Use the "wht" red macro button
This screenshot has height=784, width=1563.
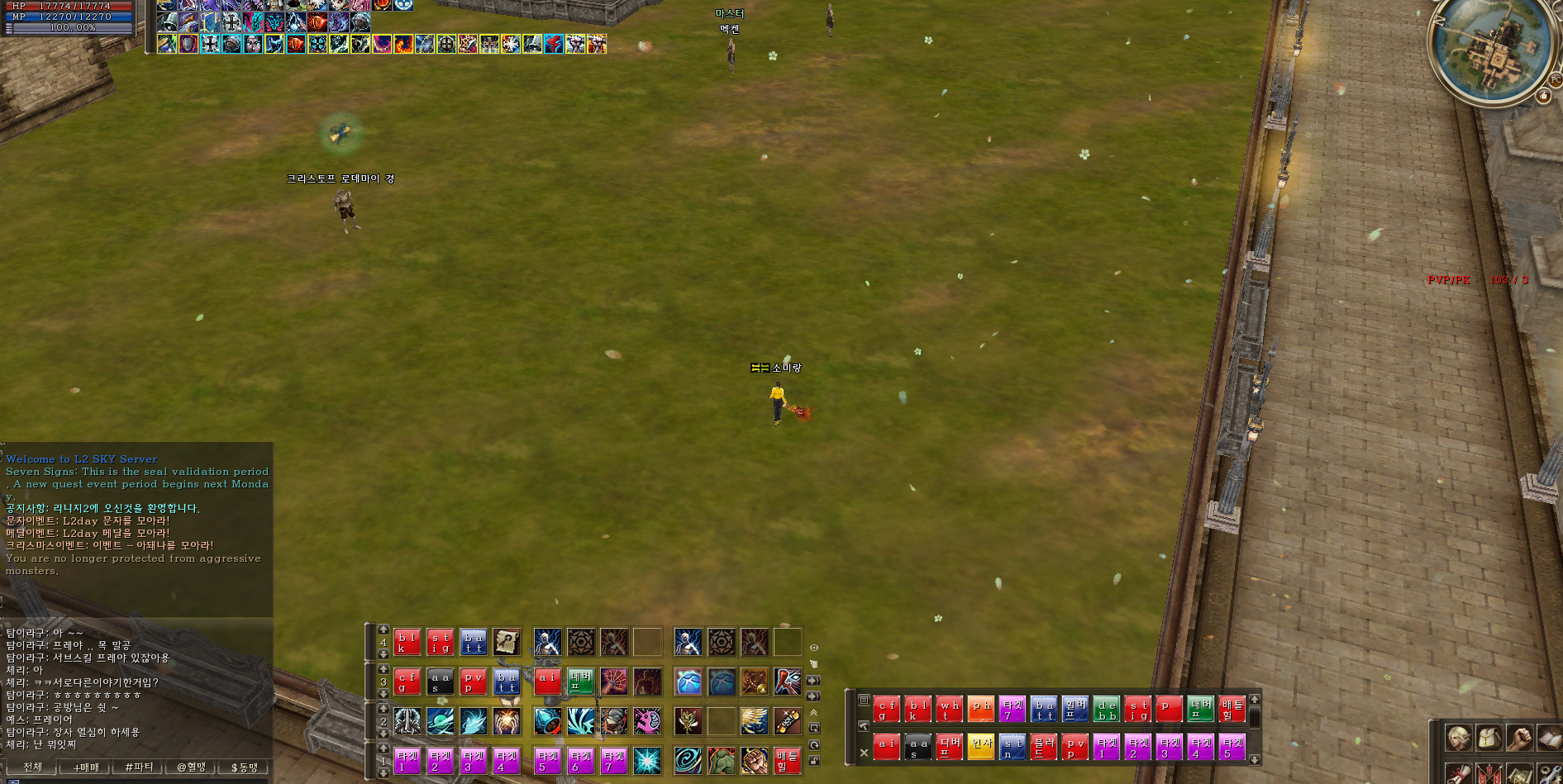tap(949, 710)
